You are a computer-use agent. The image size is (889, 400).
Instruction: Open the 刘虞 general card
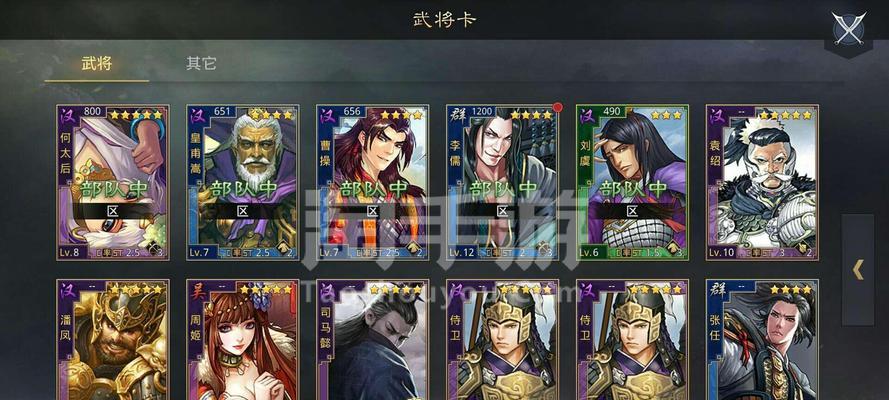pos(632,182)
